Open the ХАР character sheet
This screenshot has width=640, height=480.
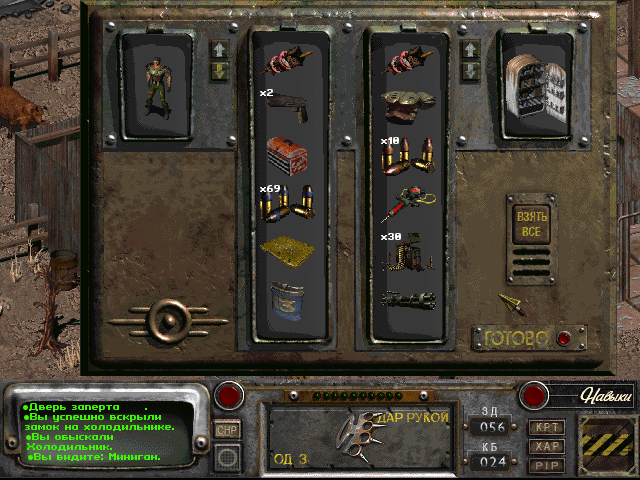[546, 445]
